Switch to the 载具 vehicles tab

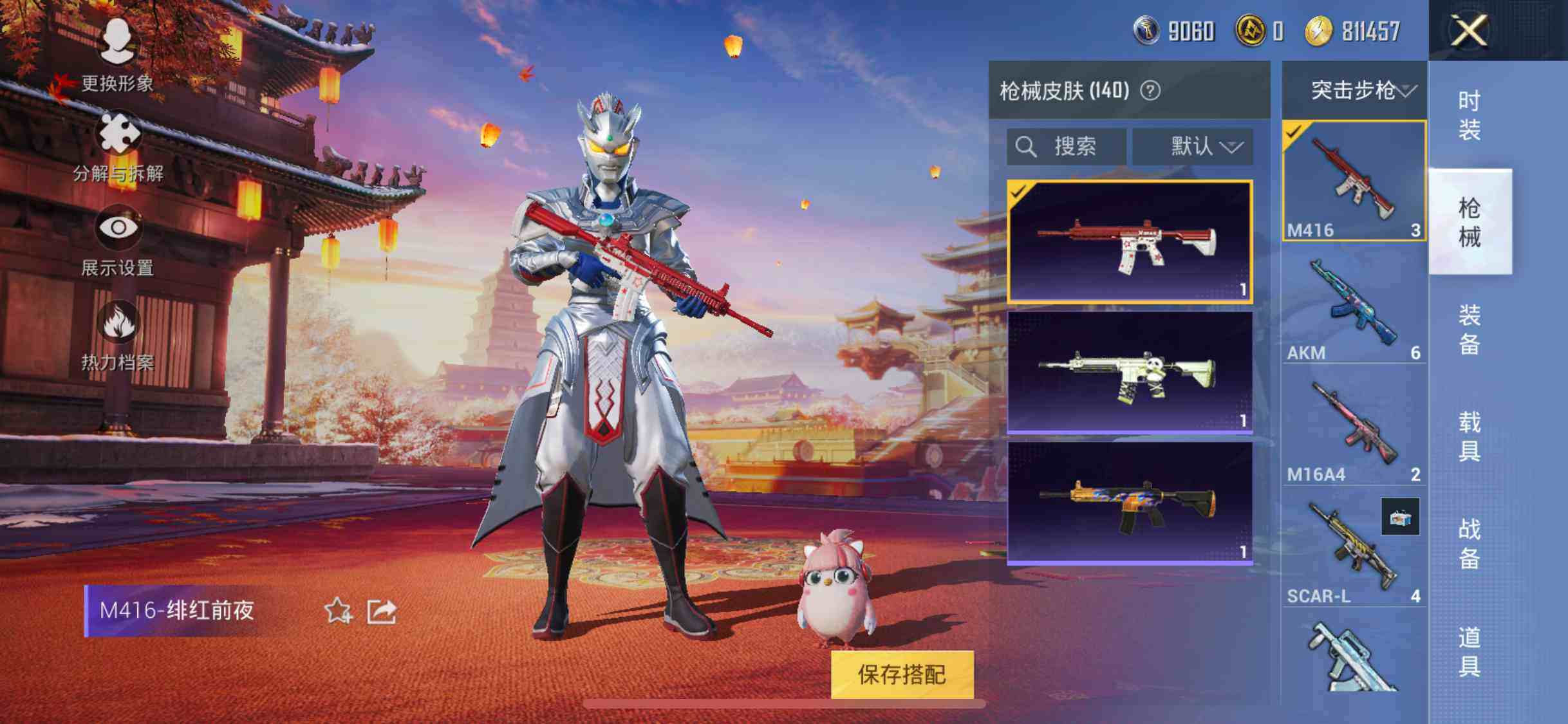[1469, 437]
